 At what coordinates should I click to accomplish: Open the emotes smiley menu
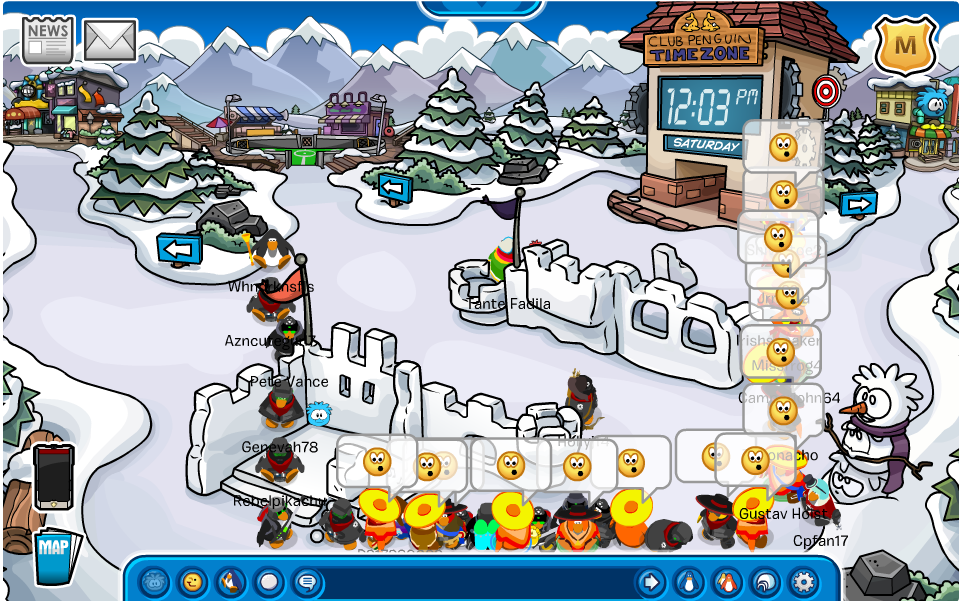point(192,581)
